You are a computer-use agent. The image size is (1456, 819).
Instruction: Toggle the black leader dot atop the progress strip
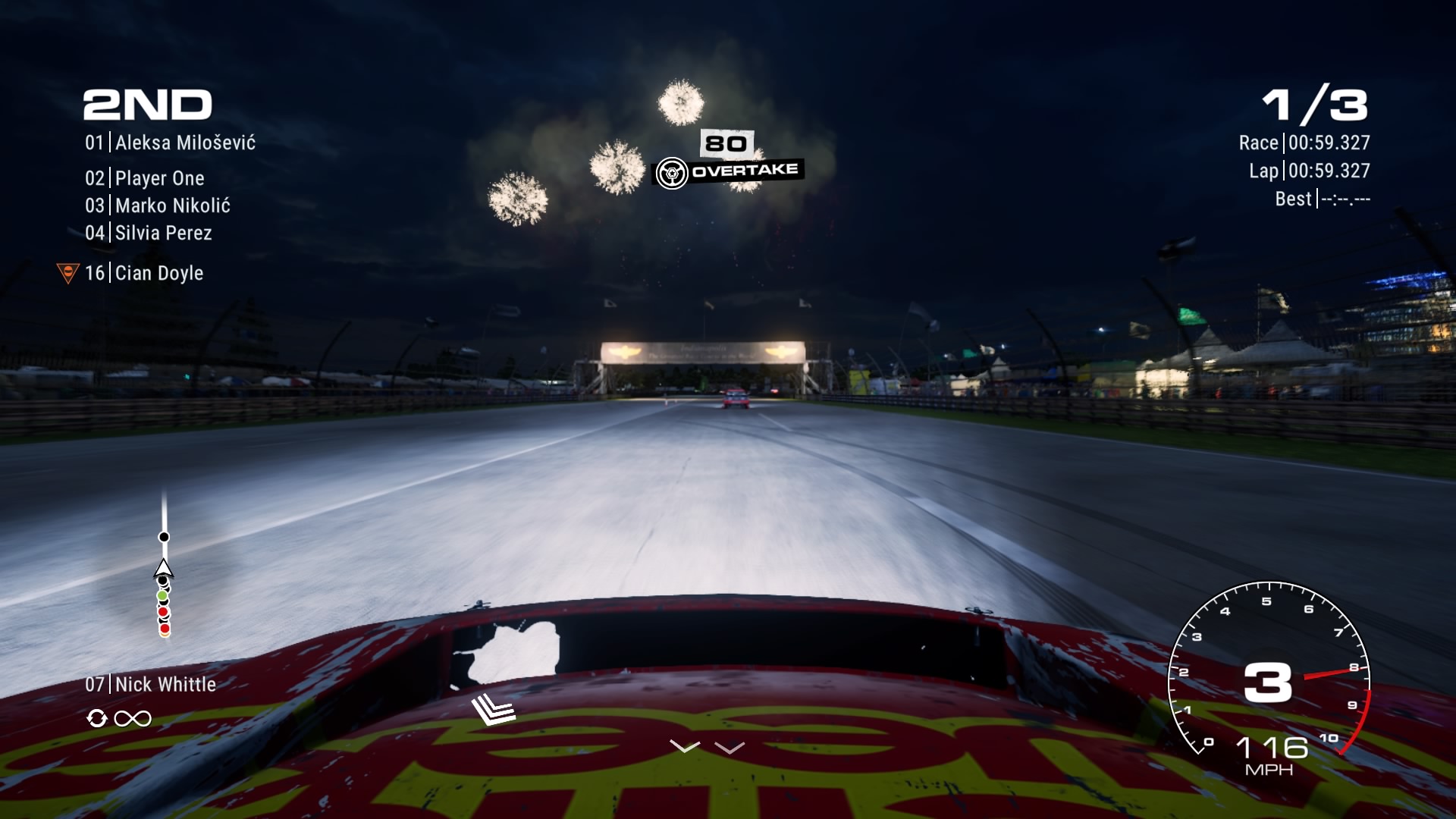(x=162, y=536)
